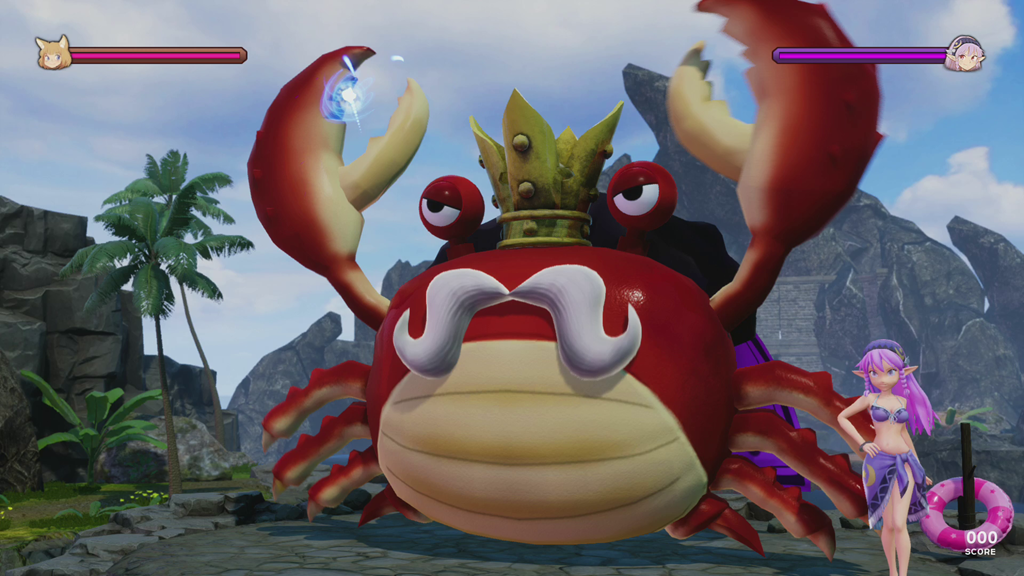Select the purple-haired character portrait
This screenshot has height=576, width=1024.
point(965,54)
